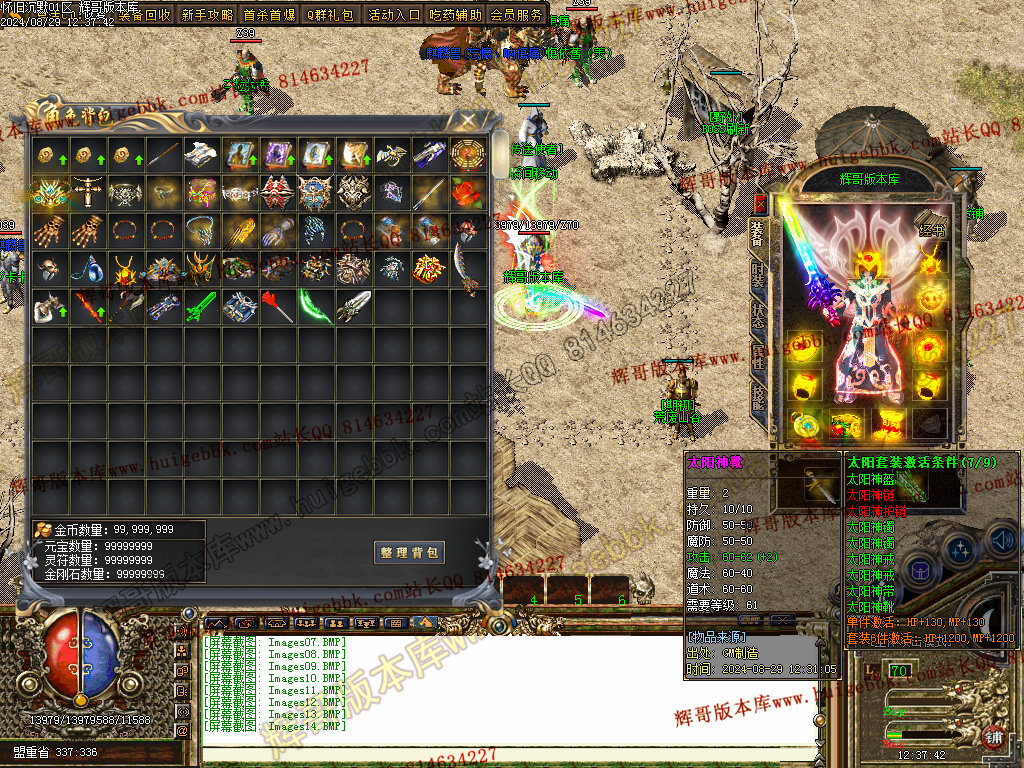Close the character equipment panel
The width and height of the screenshot is (1024, 768).
(x=760, y=205)
